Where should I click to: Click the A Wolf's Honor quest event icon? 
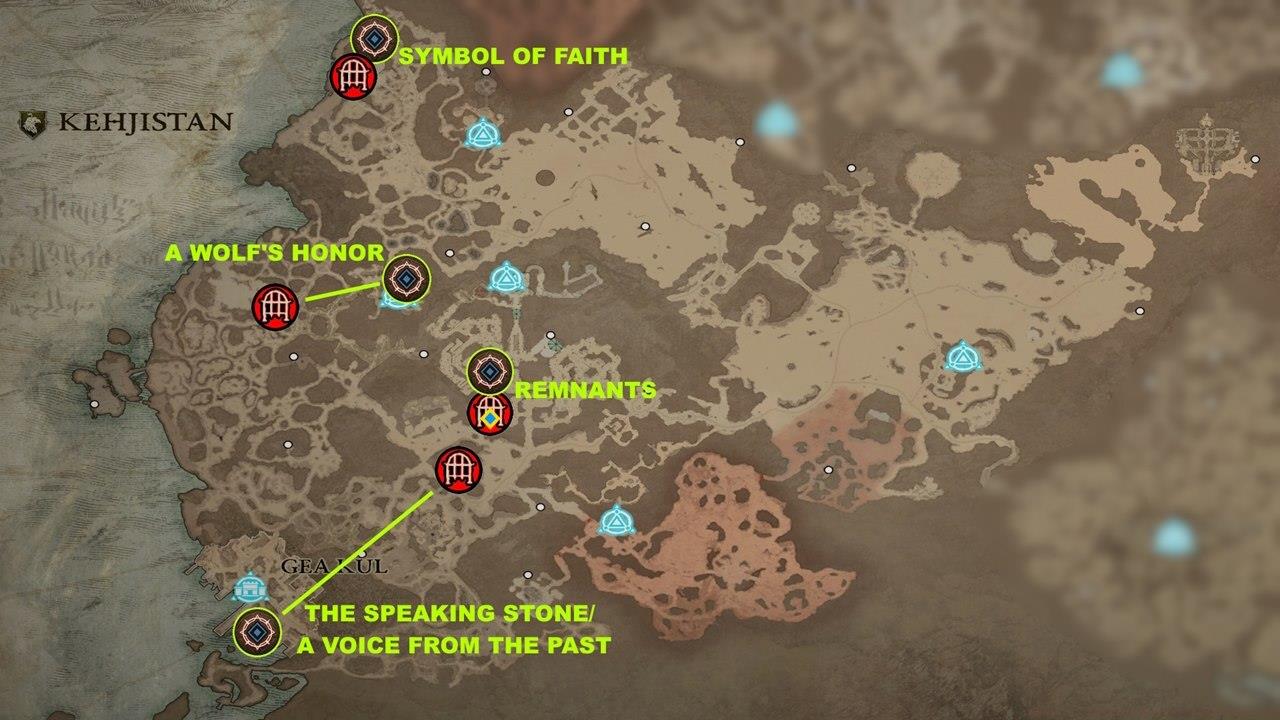[405, 280]
